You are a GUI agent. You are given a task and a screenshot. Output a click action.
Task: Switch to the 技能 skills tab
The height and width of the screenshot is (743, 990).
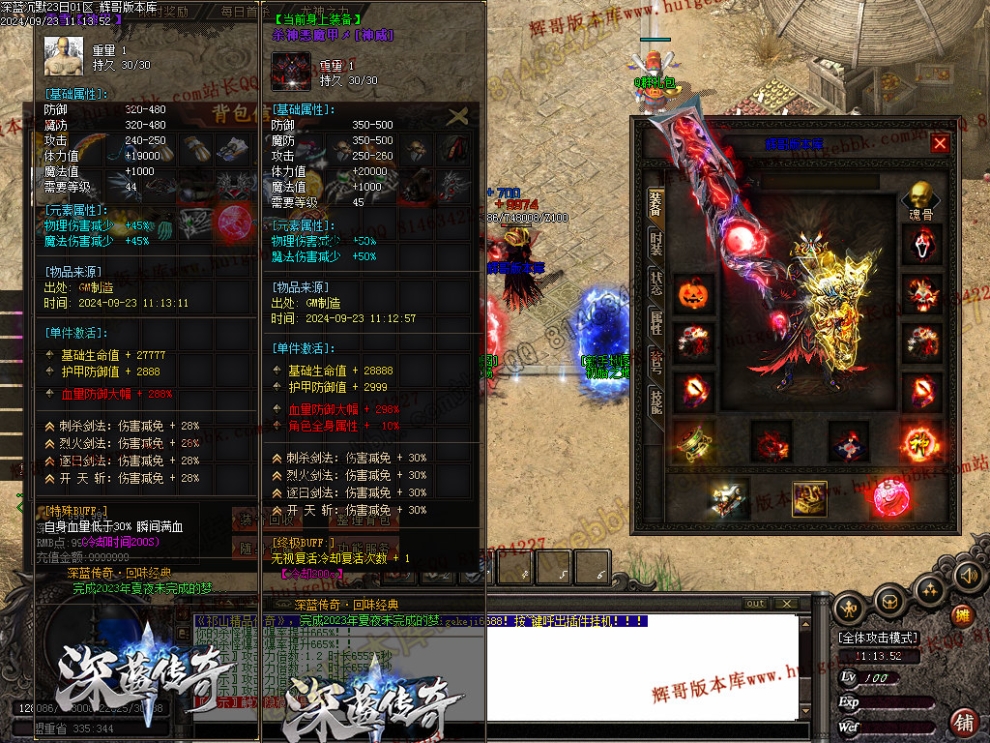[656, 400]
